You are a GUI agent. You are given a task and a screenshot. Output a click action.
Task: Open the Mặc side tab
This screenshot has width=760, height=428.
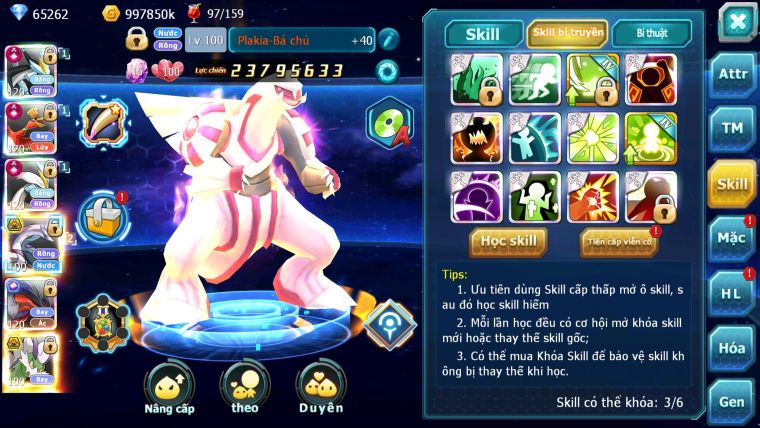(732, 238)
